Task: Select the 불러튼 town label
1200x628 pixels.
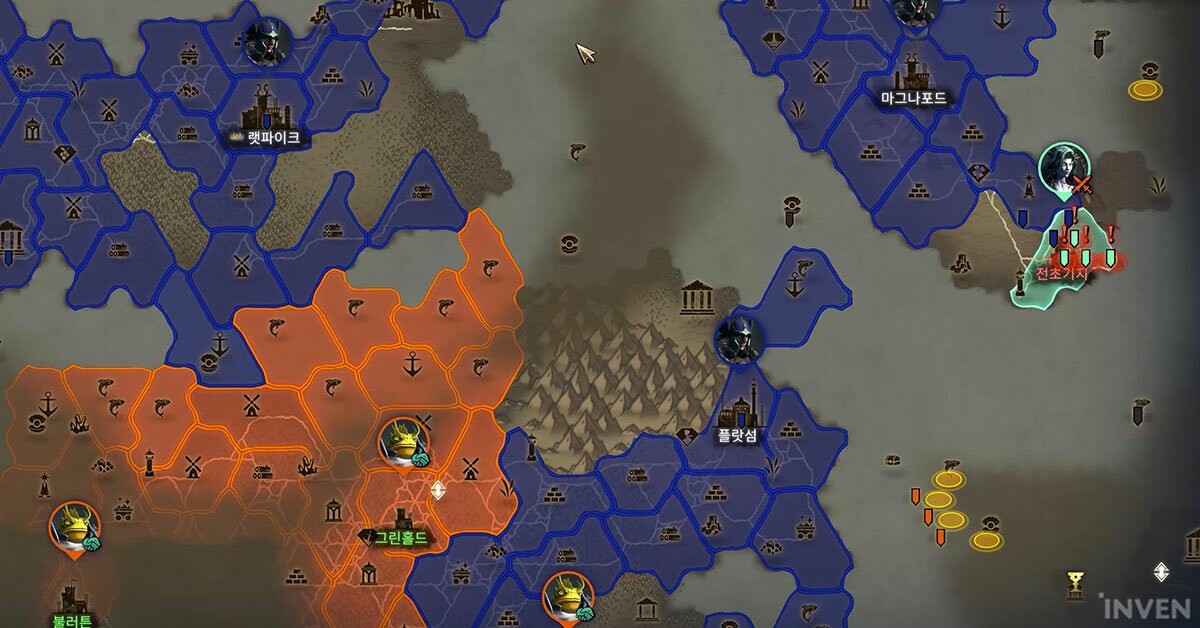Action: [72, 620]
